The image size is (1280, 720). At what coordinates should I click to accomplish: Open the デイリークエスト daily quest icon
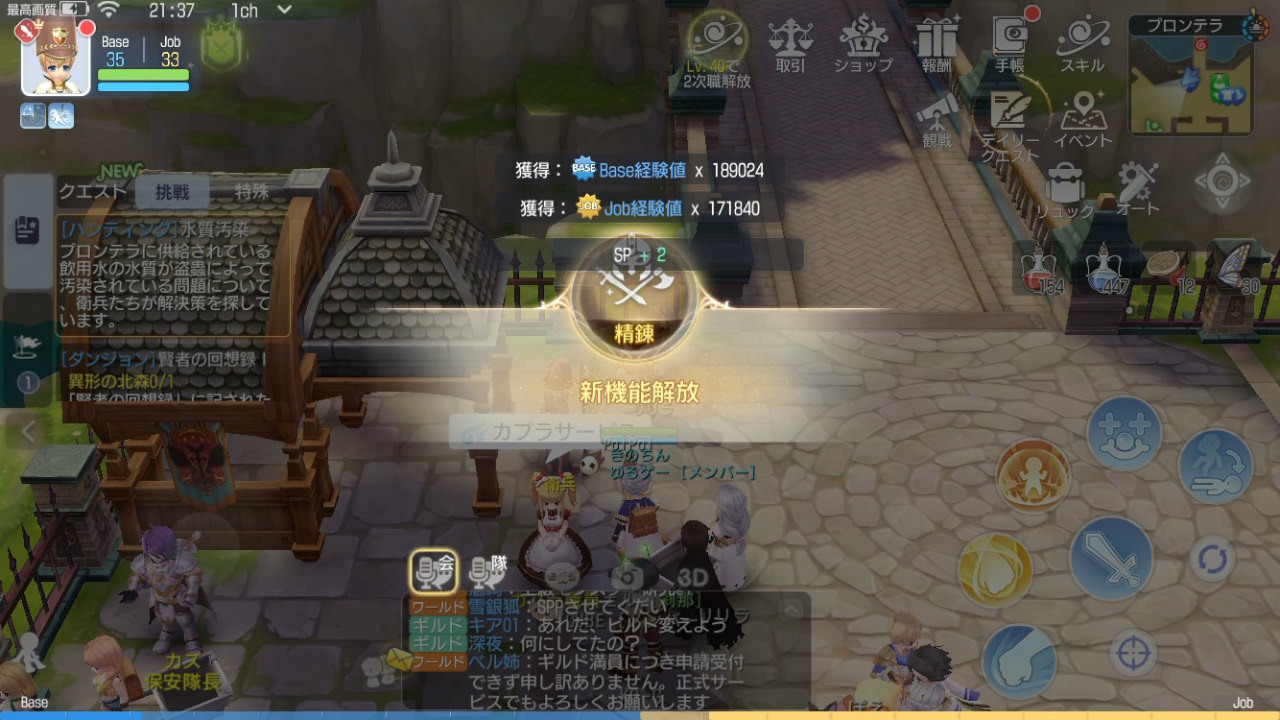(x=1008, y=112)
